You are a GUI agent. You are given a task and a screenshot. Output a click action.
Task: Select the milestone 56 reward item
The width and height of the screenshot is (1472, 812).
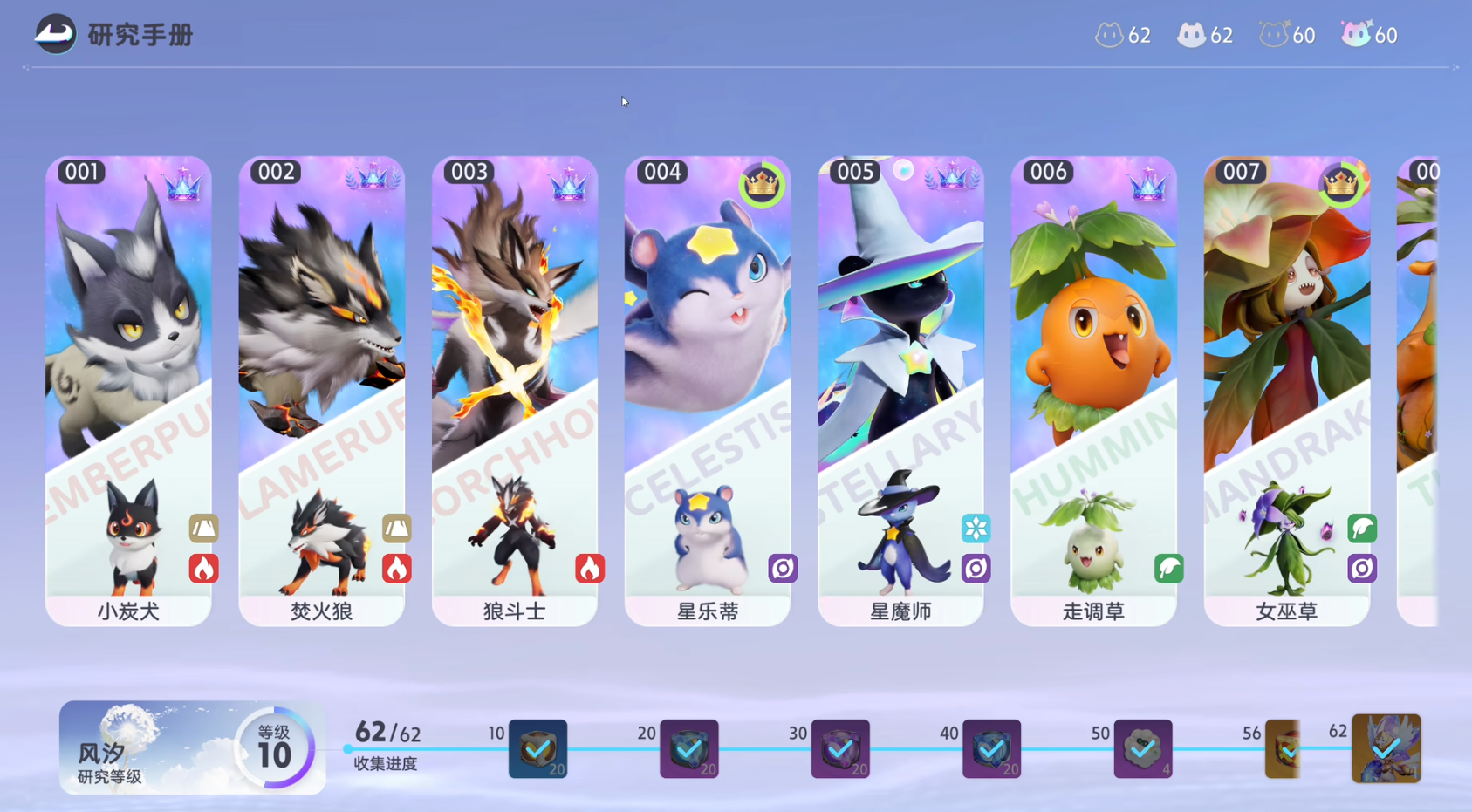[1283, 748]
